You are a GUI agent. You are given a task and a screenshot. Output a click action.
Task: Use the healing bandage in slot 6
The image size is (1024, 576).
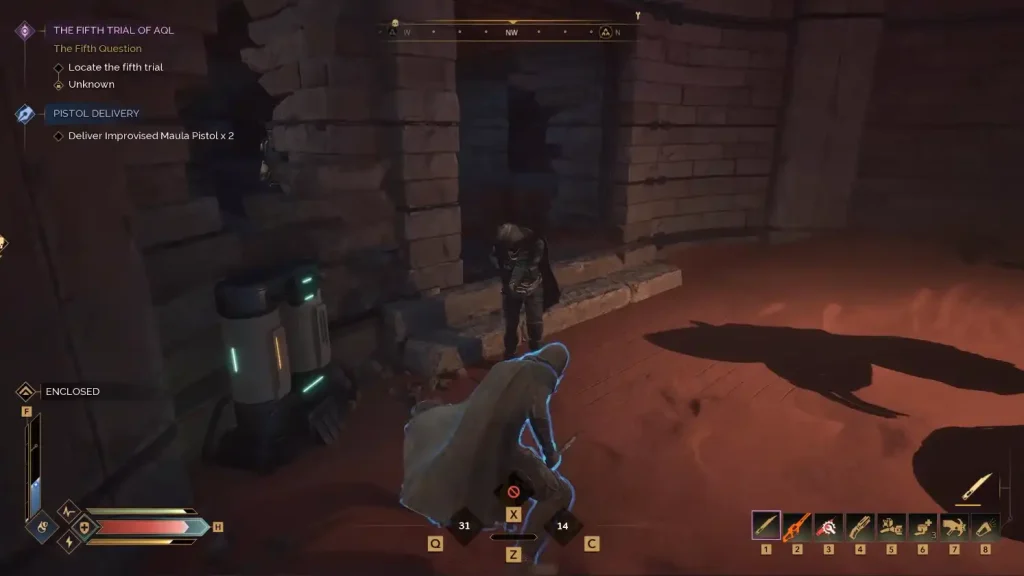pos(922,526)
